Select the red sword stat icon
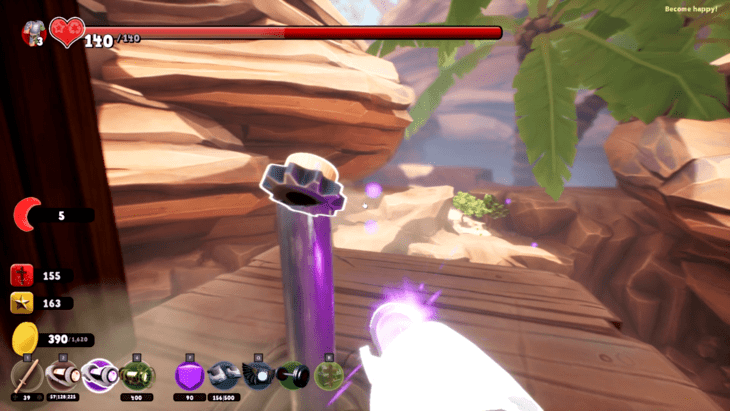The image size is (730, 411). pyautogui.click(x=23, y=275)
